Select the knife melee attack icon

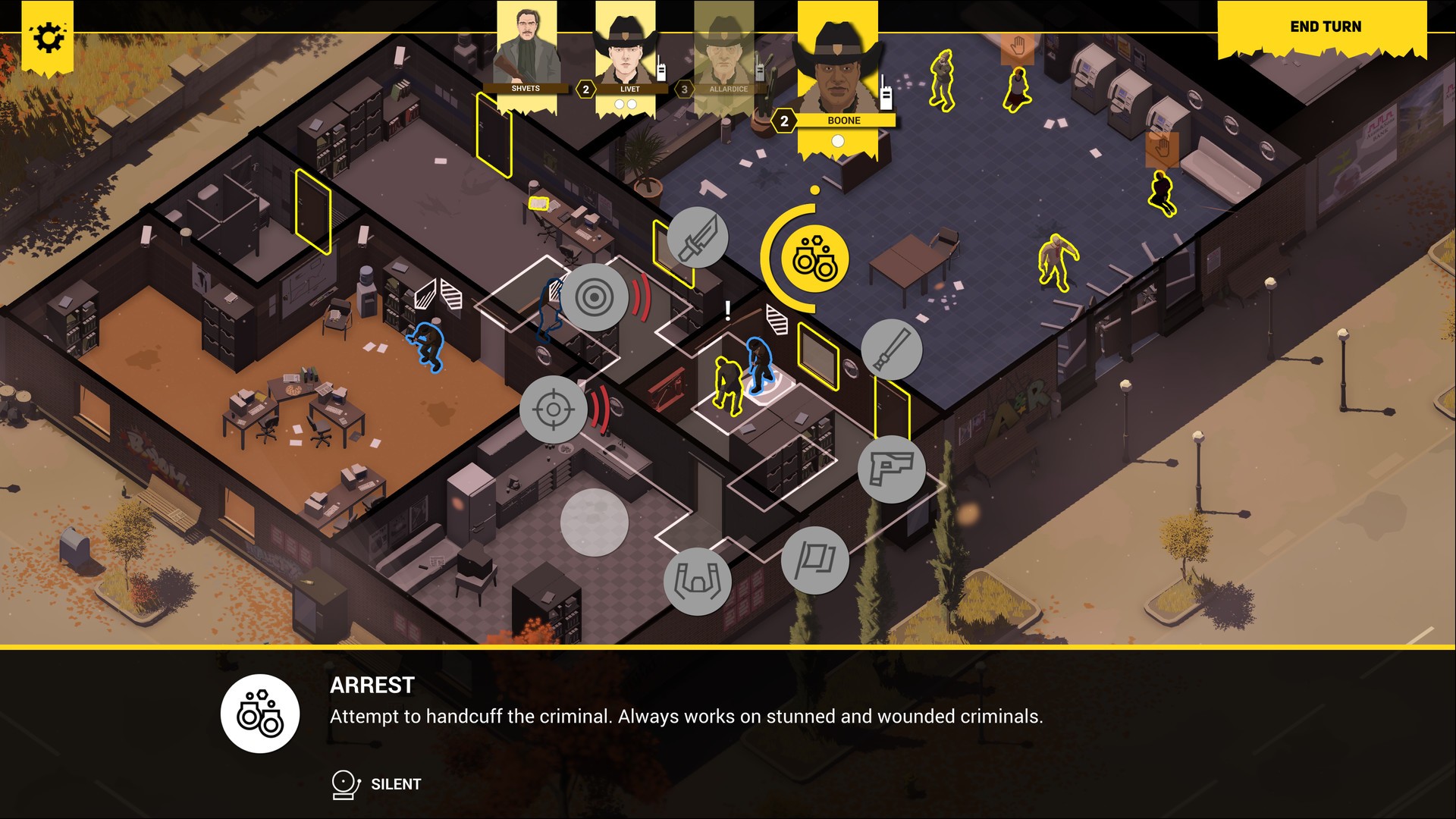click(698, 237)
